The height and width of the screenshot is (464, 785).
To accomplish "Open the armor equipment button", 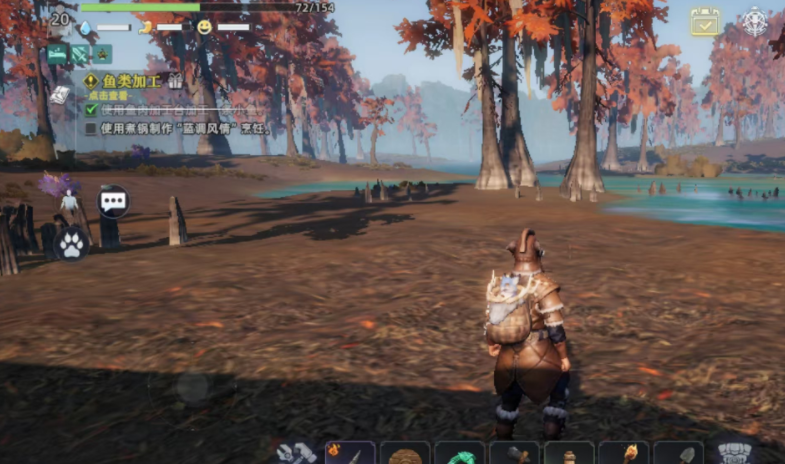I will [735, 453].
